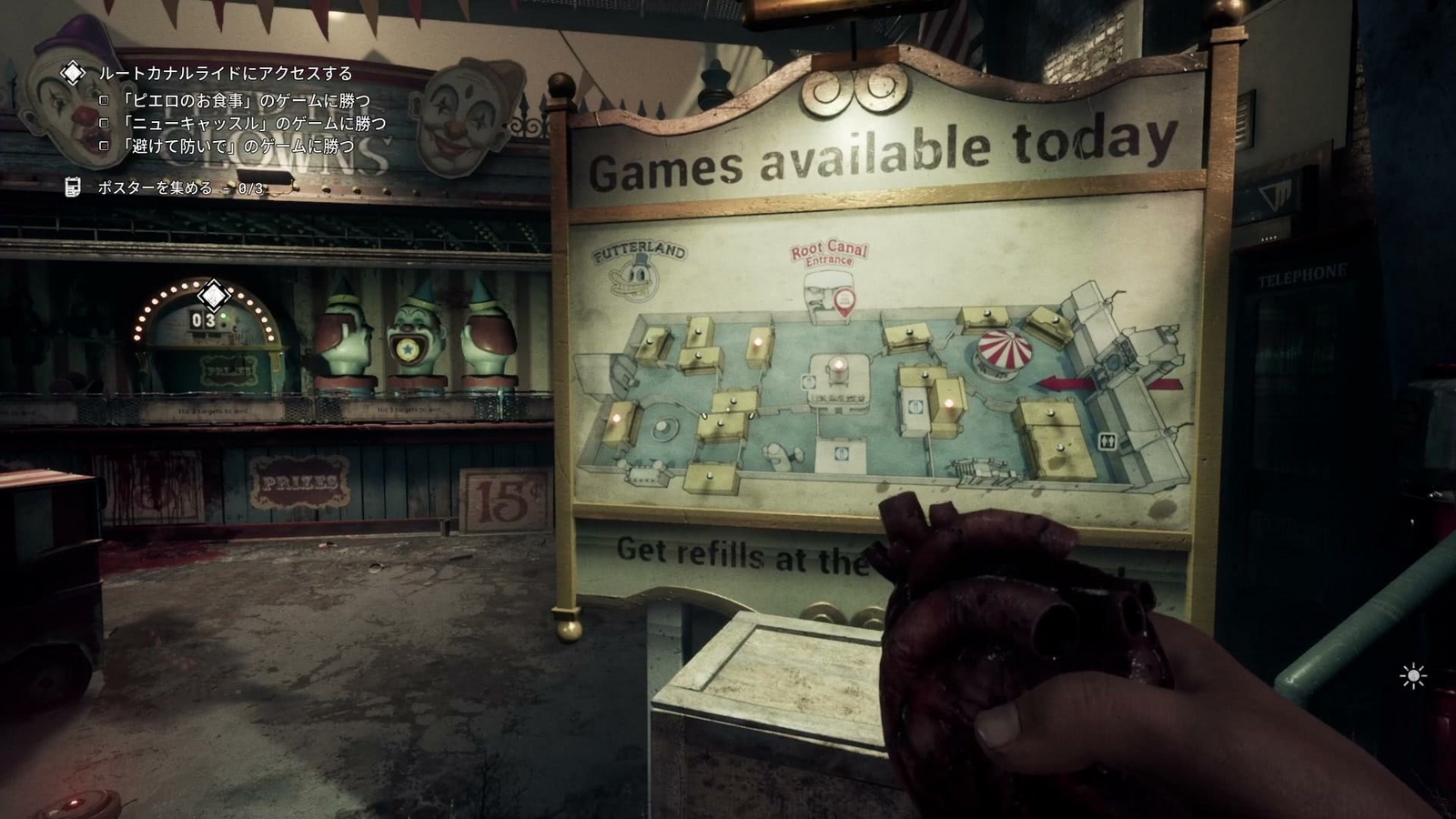Select the striped carousel tent icon on the map
The width and height of the screenshot is (1456, 819).
1006,353
